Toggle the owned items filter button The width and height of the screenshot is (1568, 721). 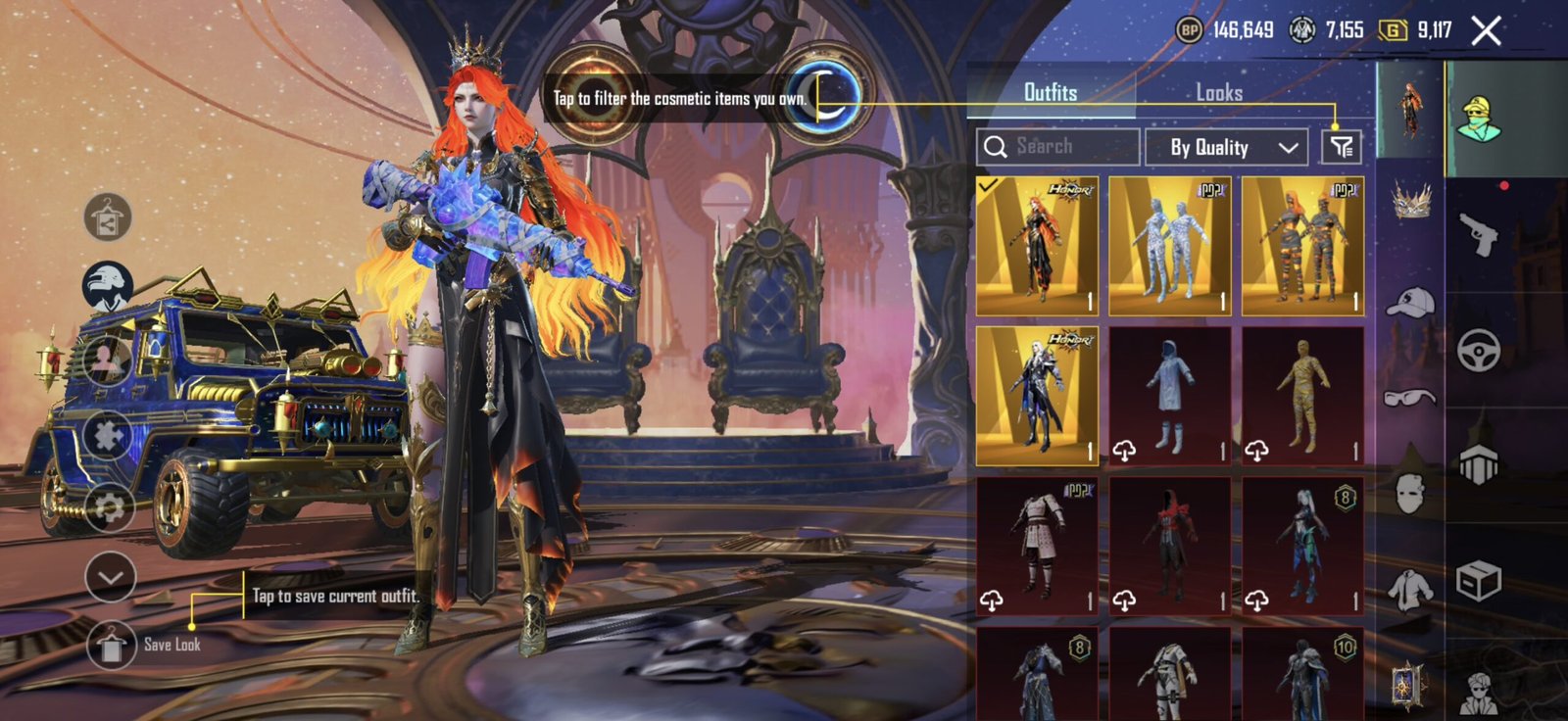1341,148
